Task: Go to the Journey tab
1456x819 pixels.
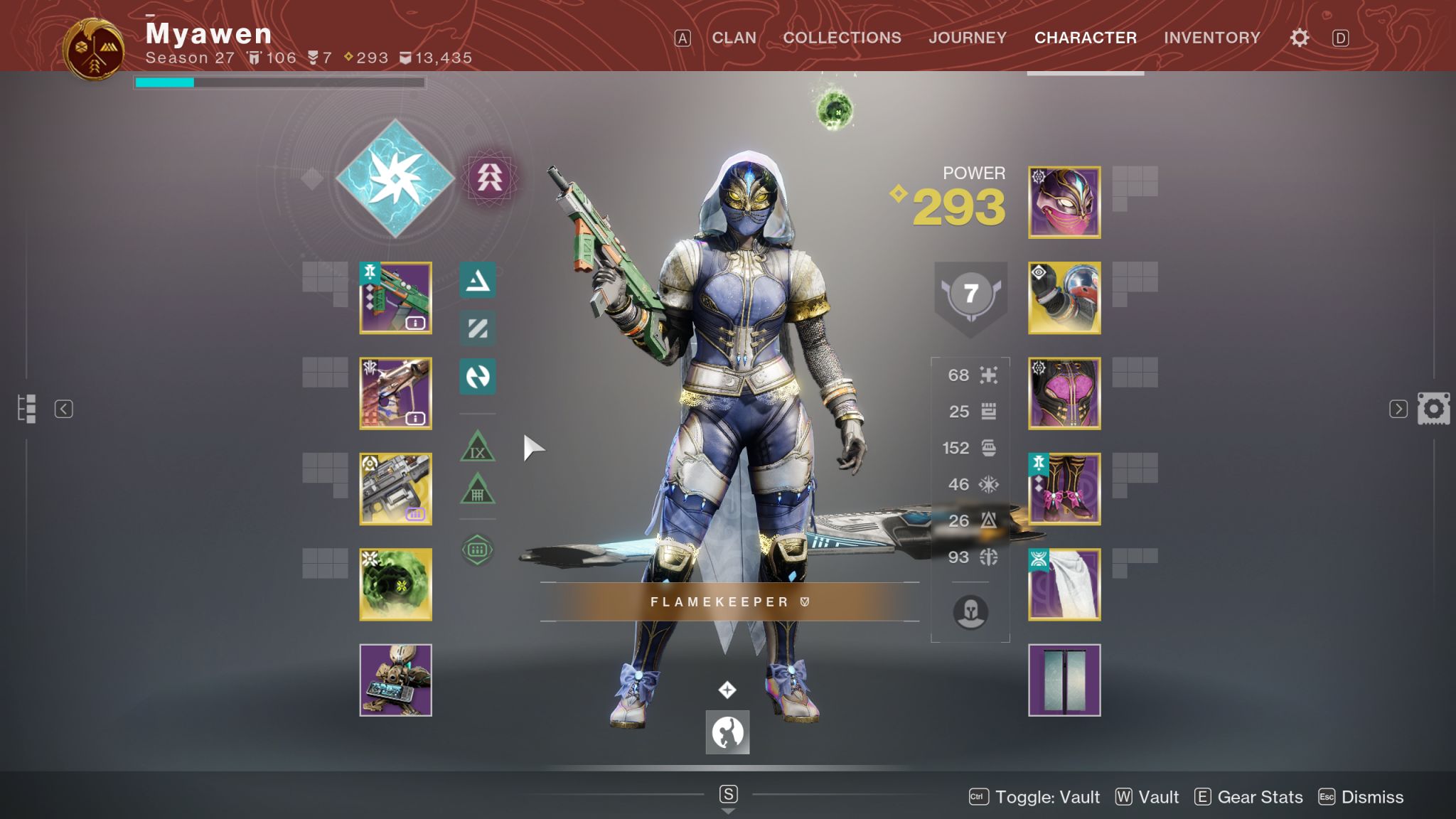Action: click(x=967, y=38)
